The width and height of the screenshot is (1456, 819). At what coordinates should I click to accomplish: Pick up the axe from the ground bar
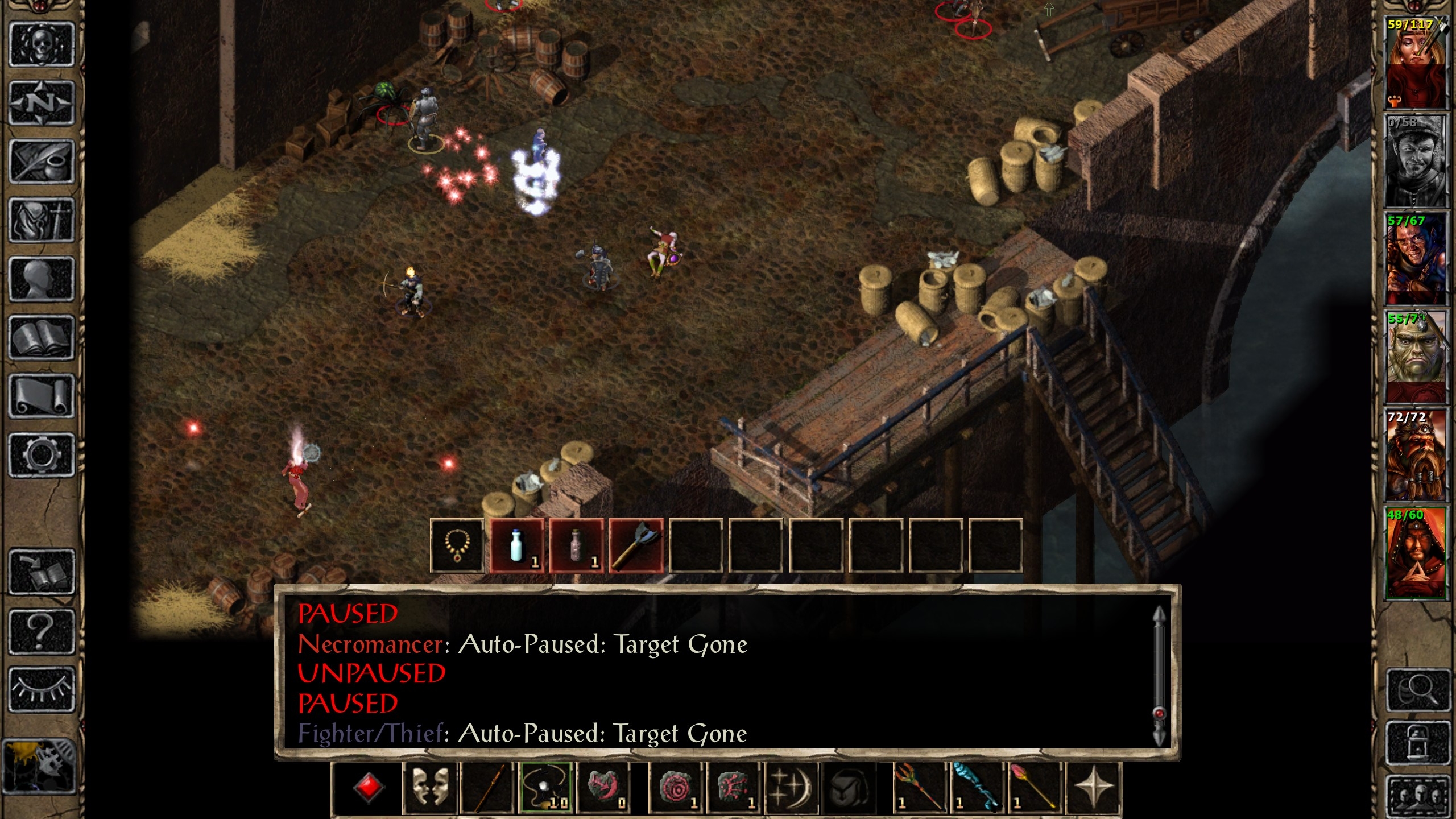pos(636,546)
